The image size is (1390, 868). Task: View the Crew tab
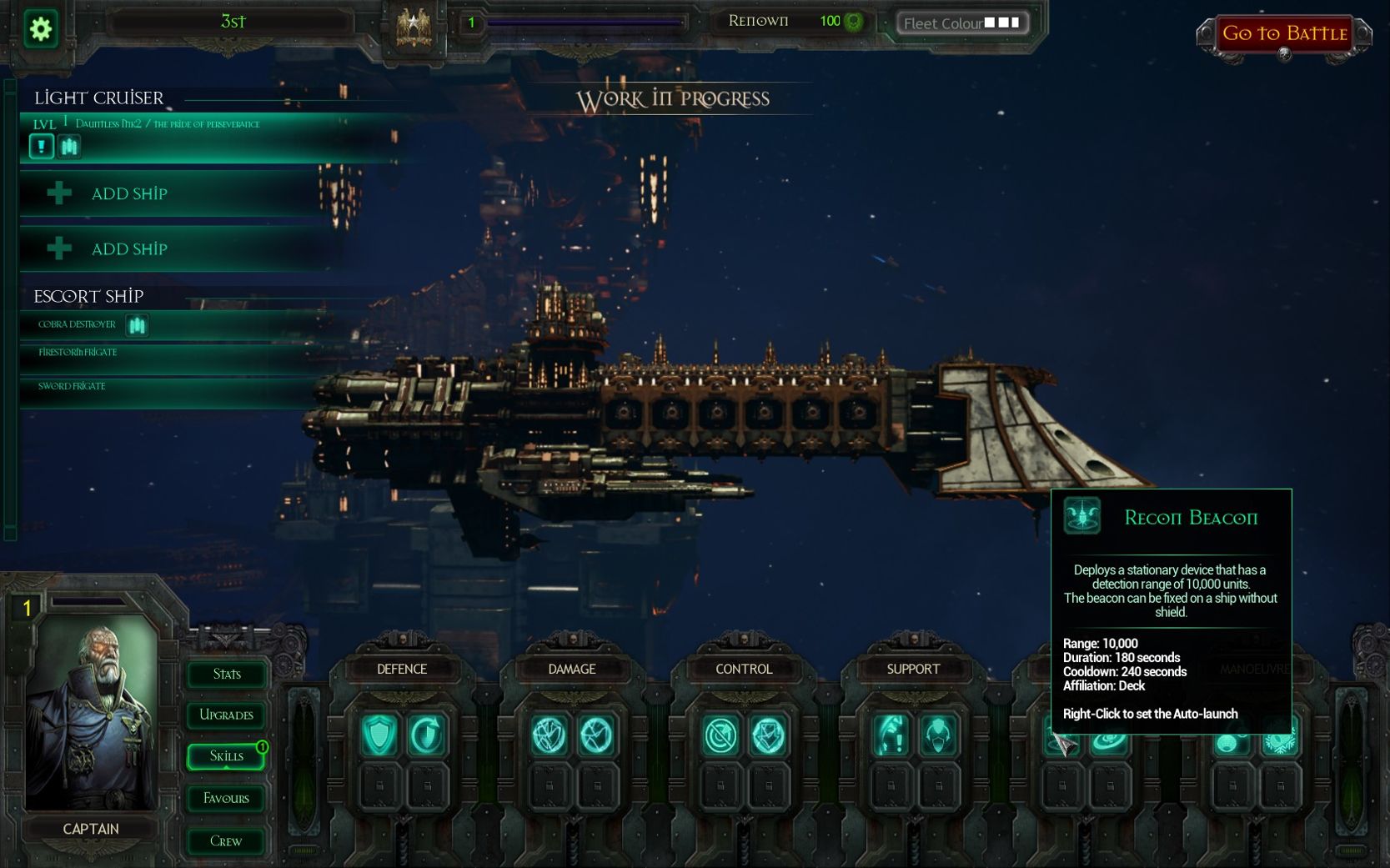click(226, 840)
